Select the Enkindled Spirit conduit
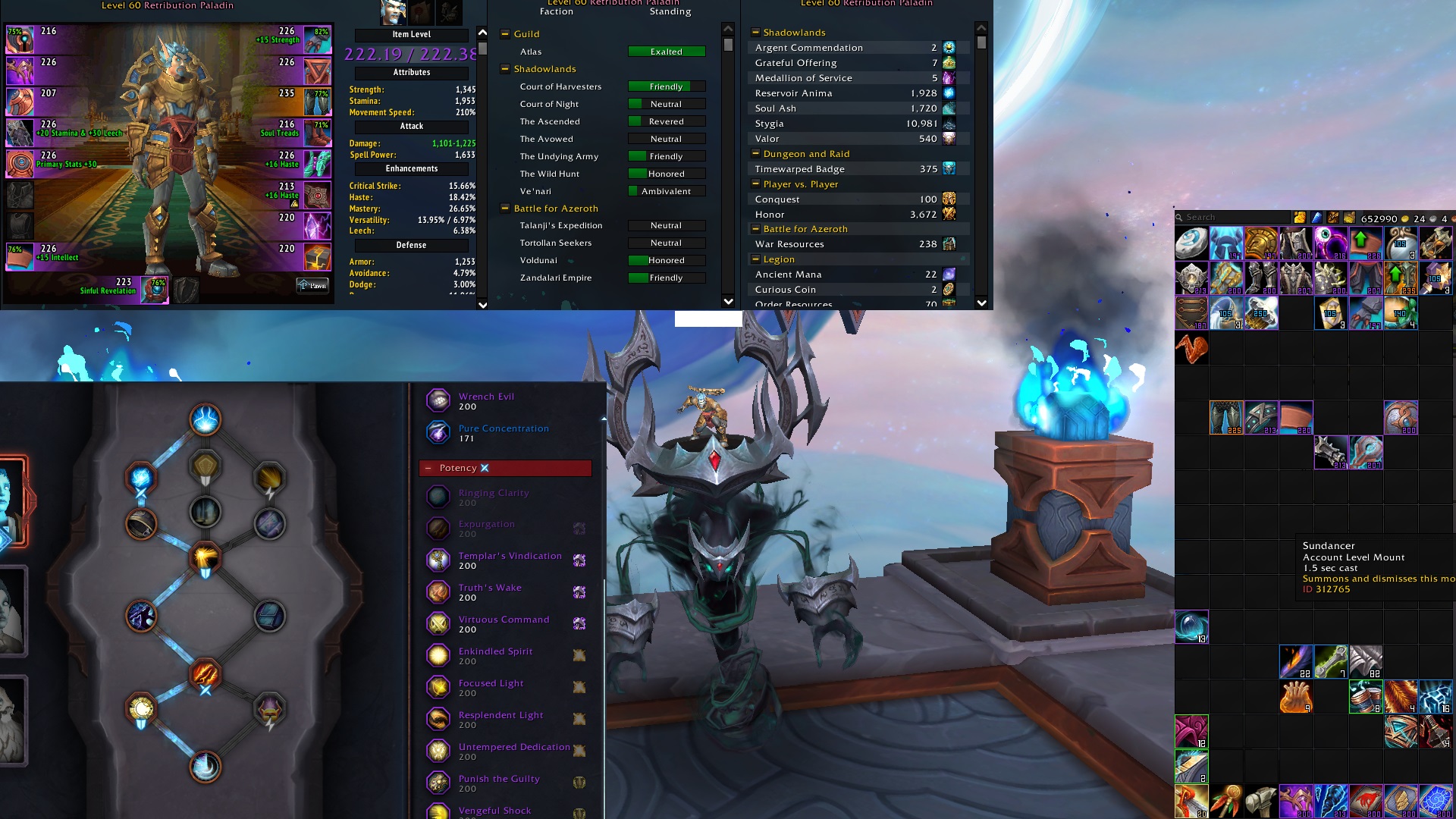This screenshot has height=819, width=1456. pos(495,656)
